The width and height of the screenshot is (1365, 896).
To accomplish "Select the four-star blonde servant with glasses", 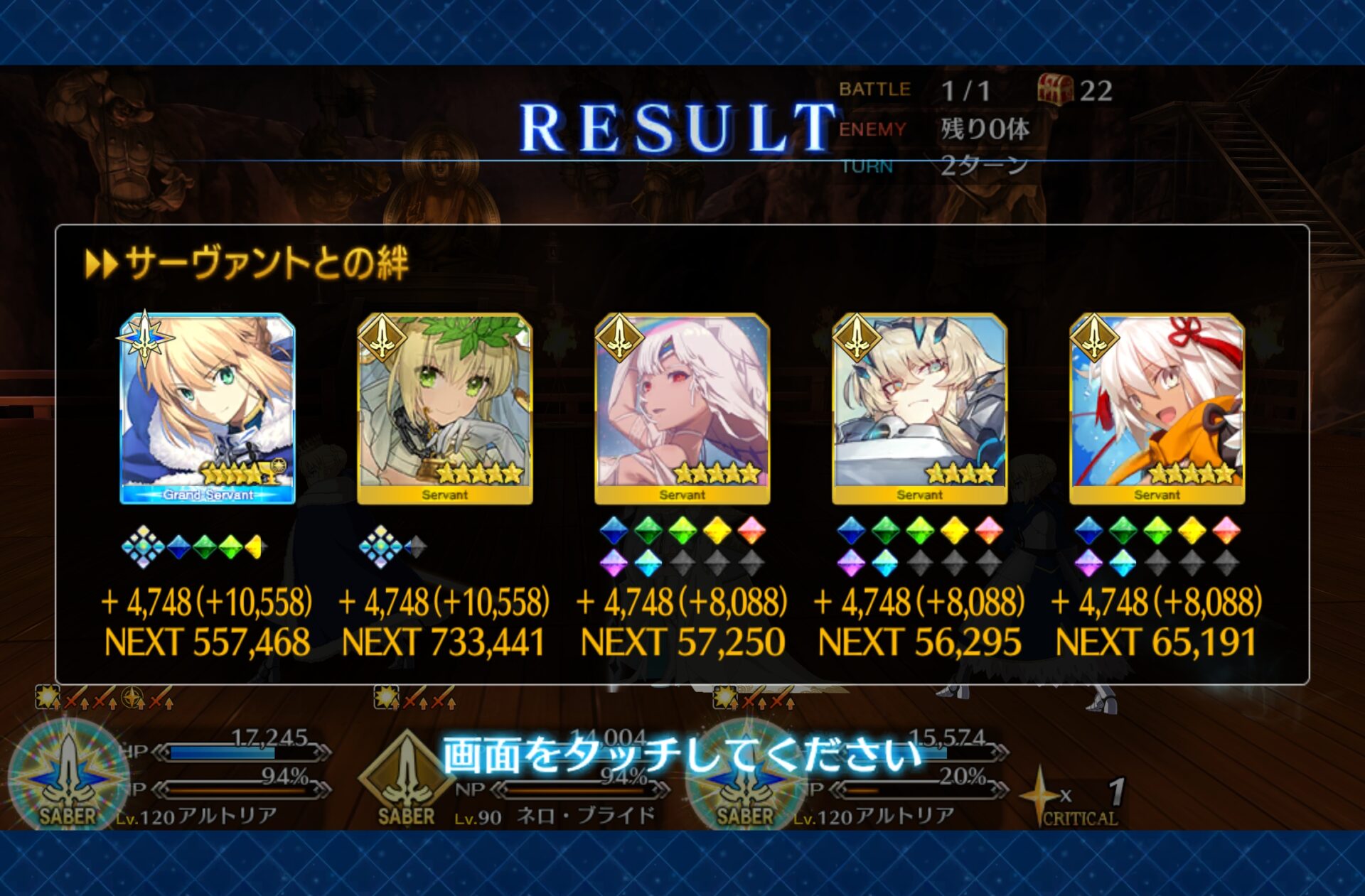I will pyautogui.click(x=919, y=409).
